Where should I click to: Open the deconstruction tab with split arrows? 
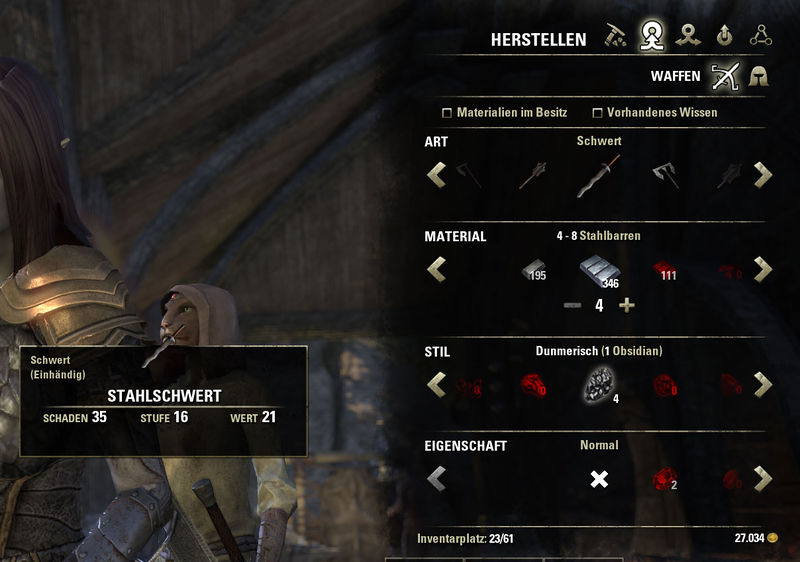tap(685, 38)
